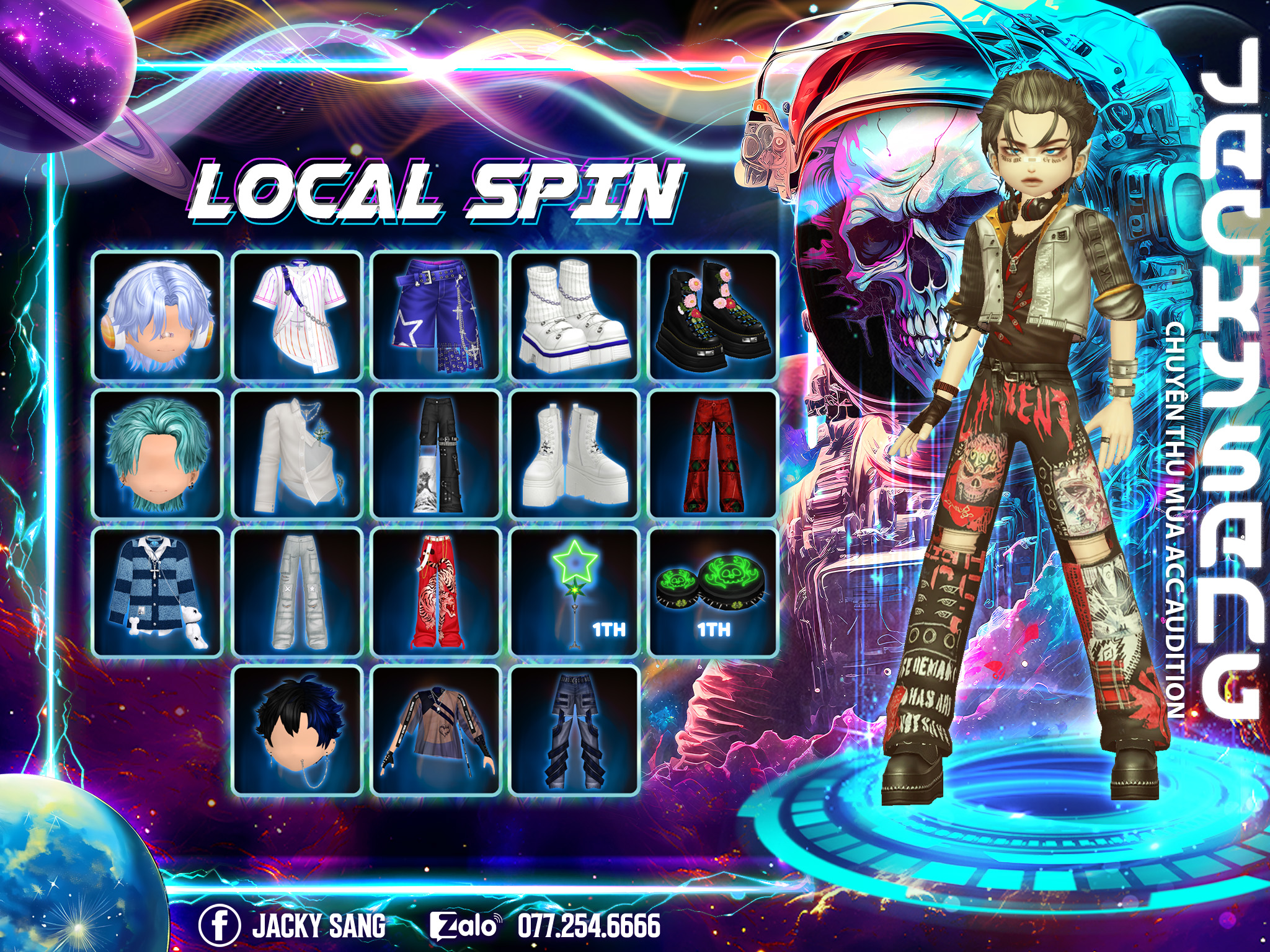
Task: Pick the black and blue hairstyle
Action: tap(298, 730)
